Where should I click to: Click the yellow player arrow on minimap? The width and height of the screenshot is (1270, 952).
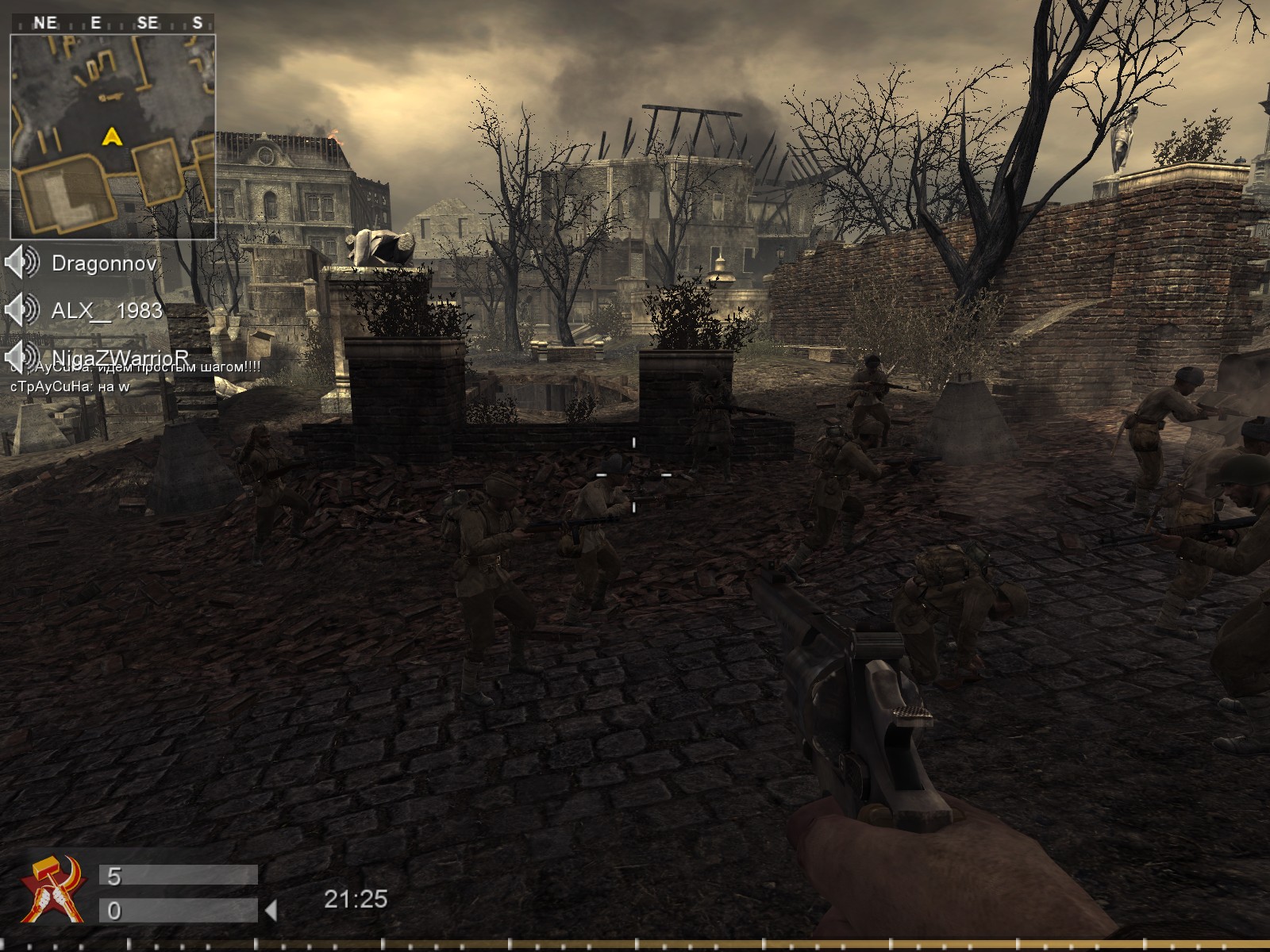coord(112,137)
